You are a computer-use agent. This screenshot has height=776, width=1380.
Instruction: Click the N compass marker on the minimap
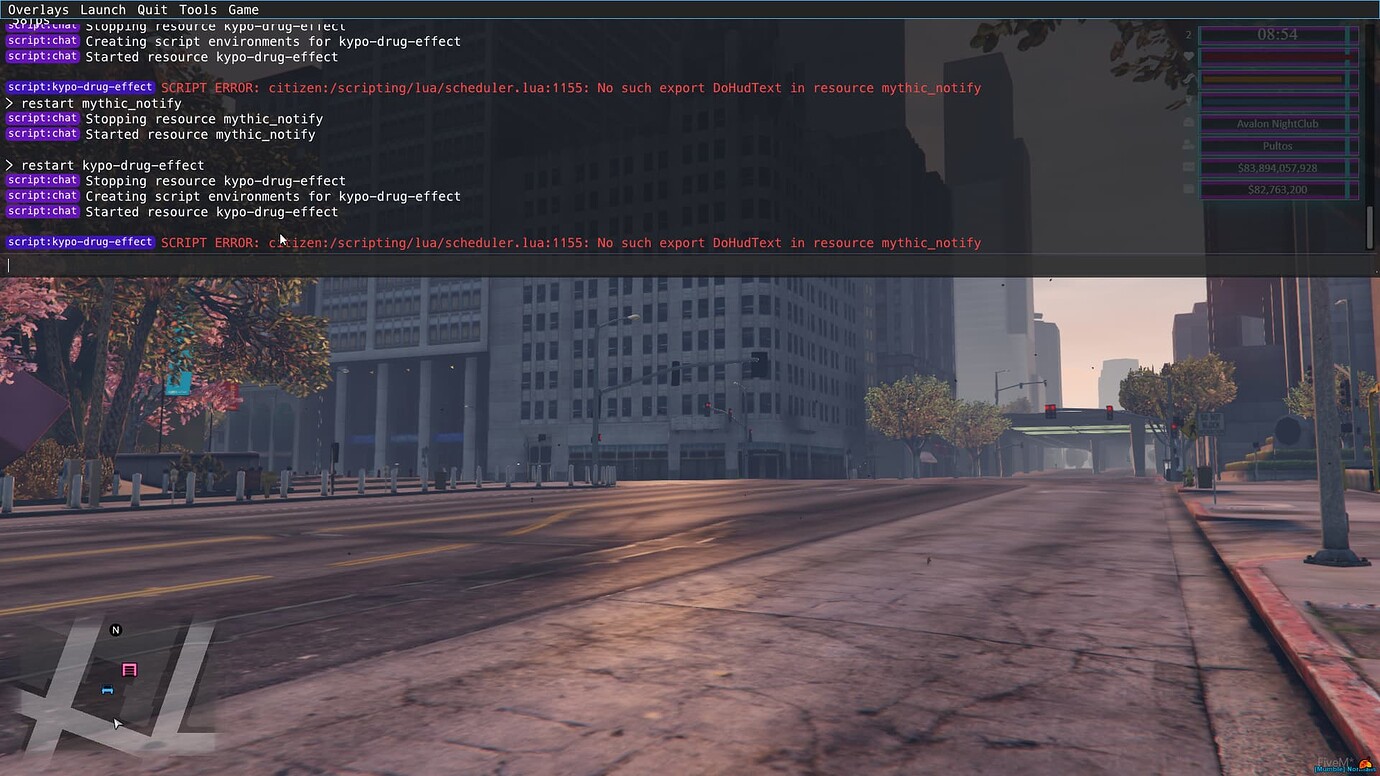[x=115, y=629]
